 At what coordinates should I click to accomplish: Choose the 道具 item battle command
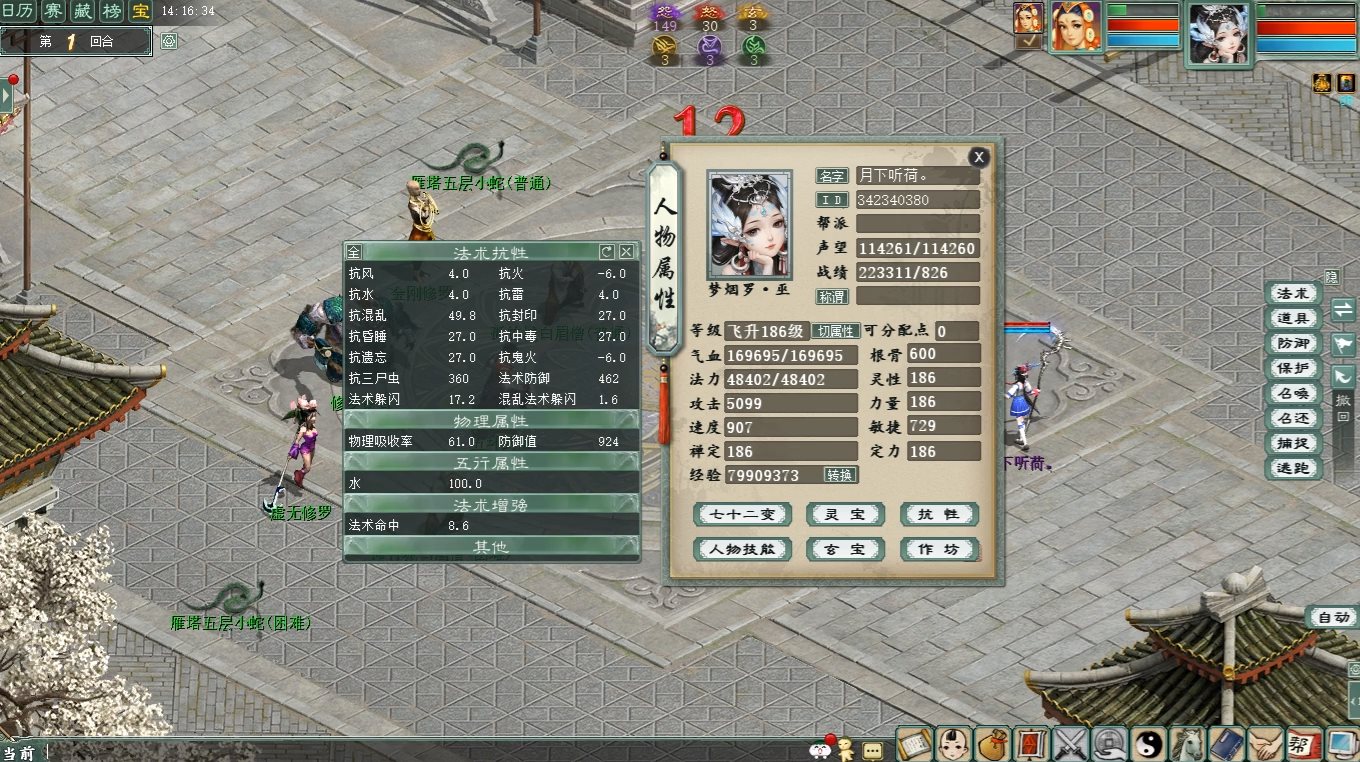pyautogui.click(x=1292, y=318)
